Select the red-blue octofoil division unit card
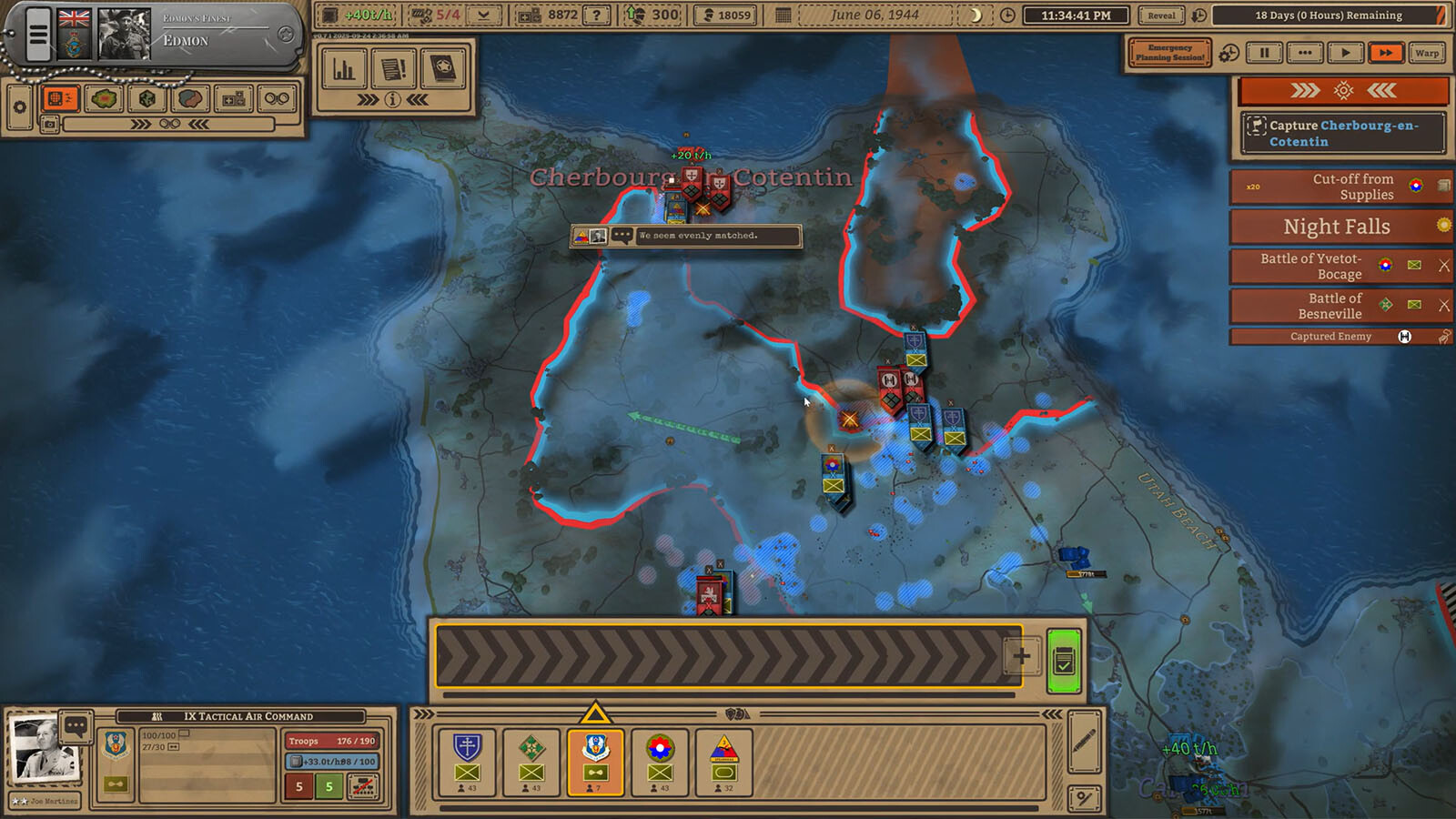The image size is (1456, 819). point(660,762)
